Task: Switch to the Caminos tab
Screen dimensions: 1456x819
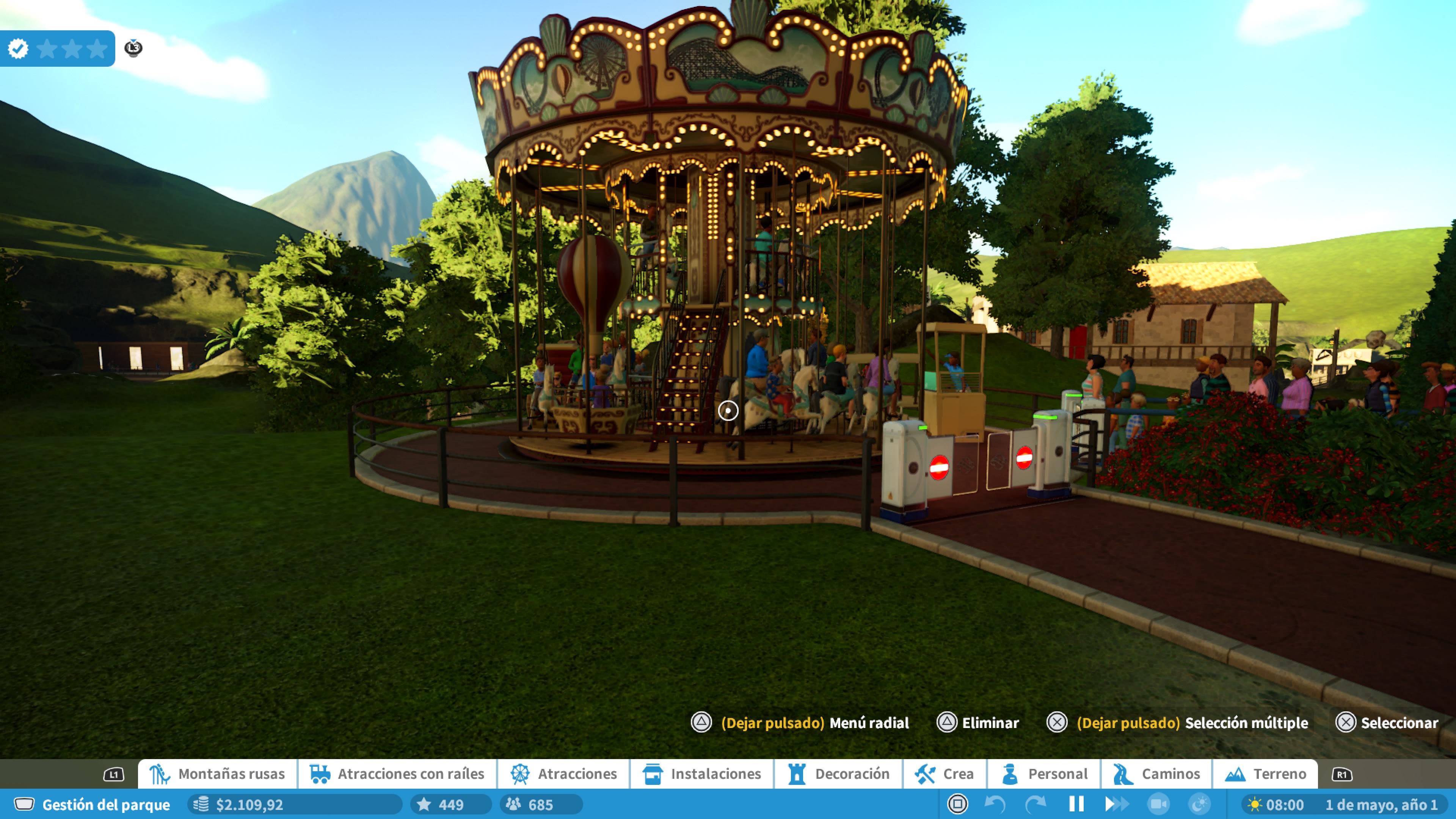Action: tap(1156, 774)
